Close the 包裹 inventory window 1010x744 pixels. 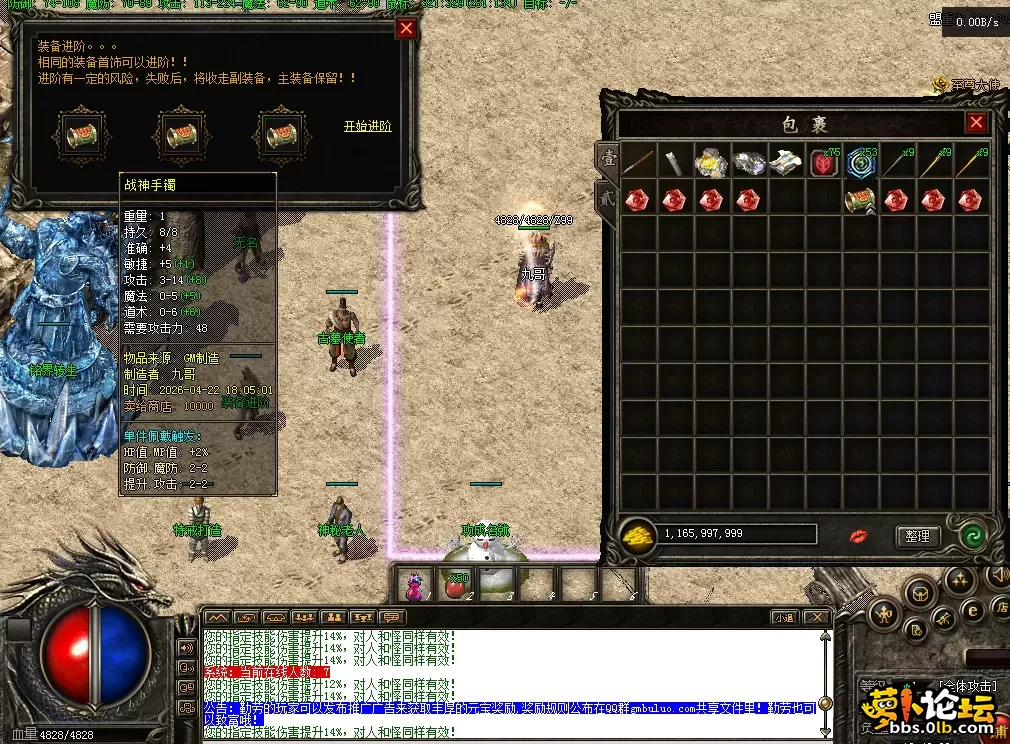click(x=976, y=123)
